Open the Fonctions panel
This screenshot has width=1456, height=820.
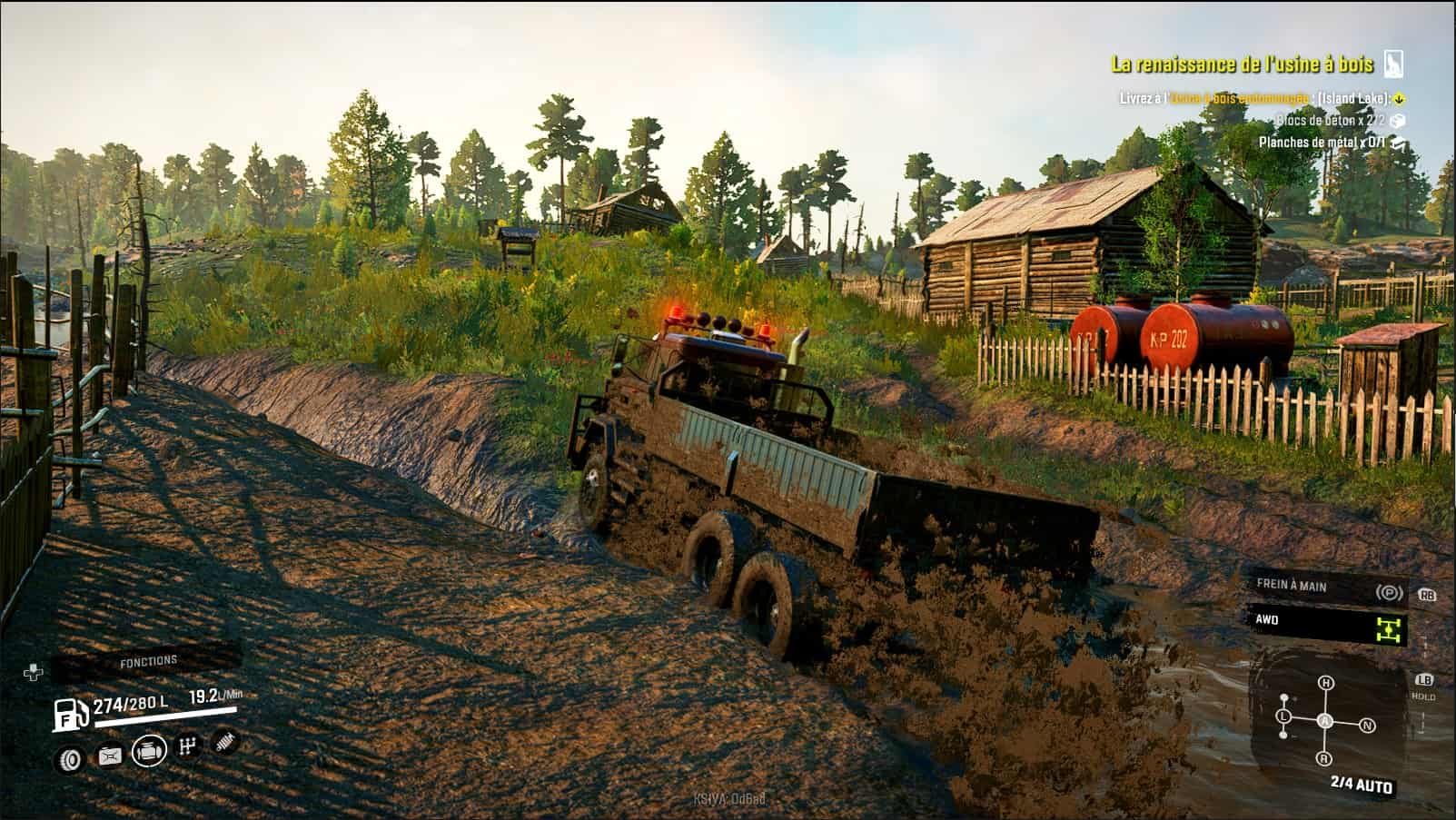click(148, 662)
